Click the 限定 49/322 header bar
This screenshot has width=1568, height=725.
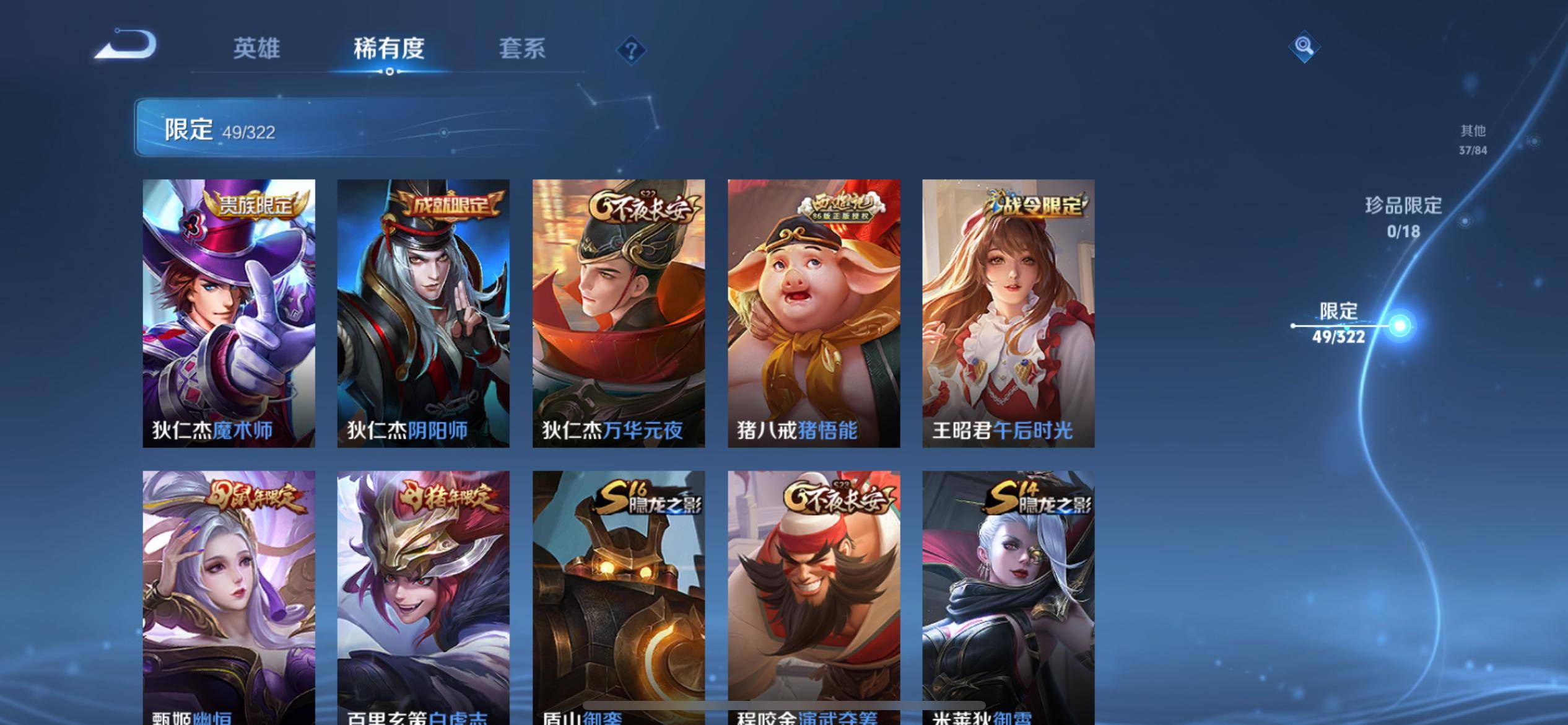396,128
